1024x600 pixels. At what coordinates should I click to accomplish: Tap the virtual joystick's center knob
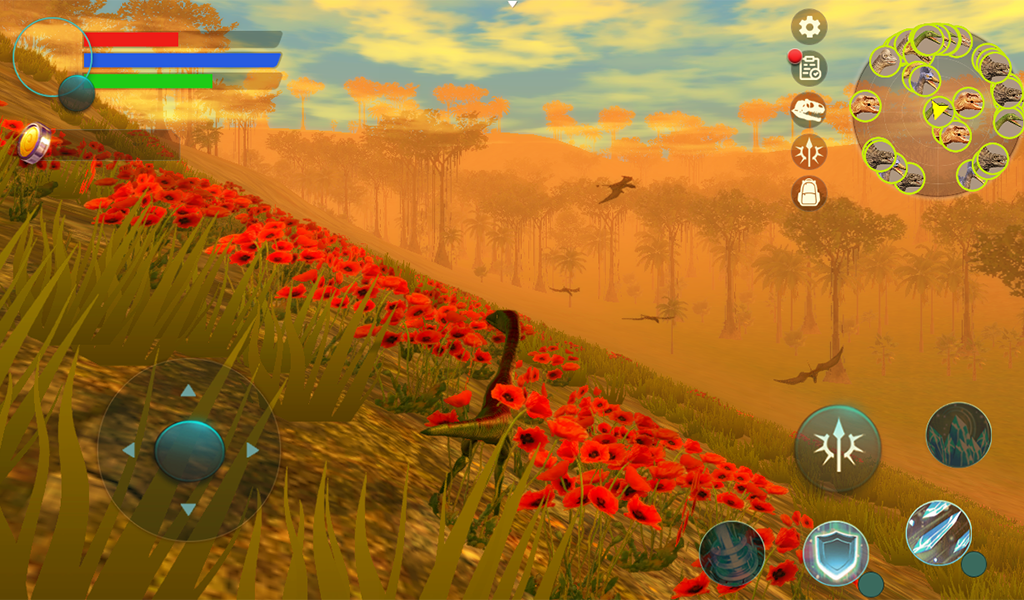click(189, 451)
